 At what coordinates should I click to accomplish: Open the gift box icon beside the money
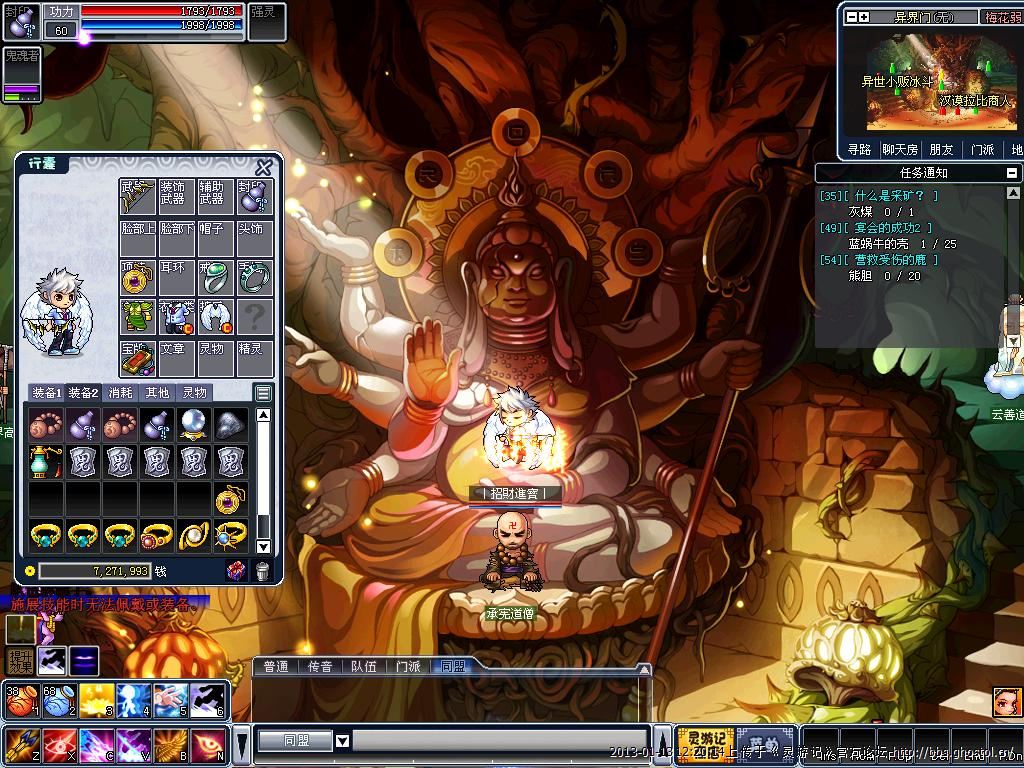click(x=236, y=570)
